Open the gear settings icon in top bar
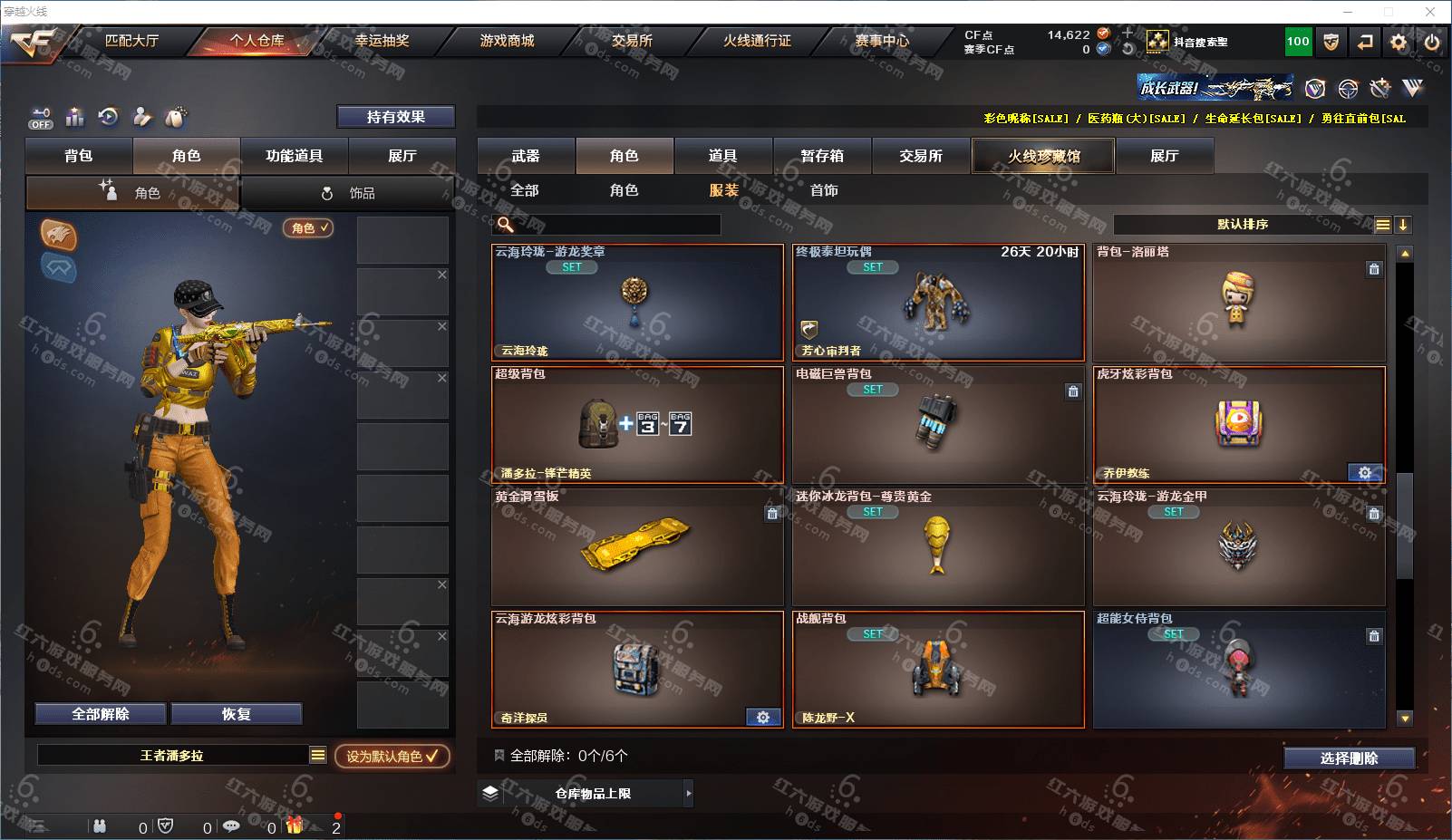Screen dimensions: 1452x840 tap(1399, 42)
